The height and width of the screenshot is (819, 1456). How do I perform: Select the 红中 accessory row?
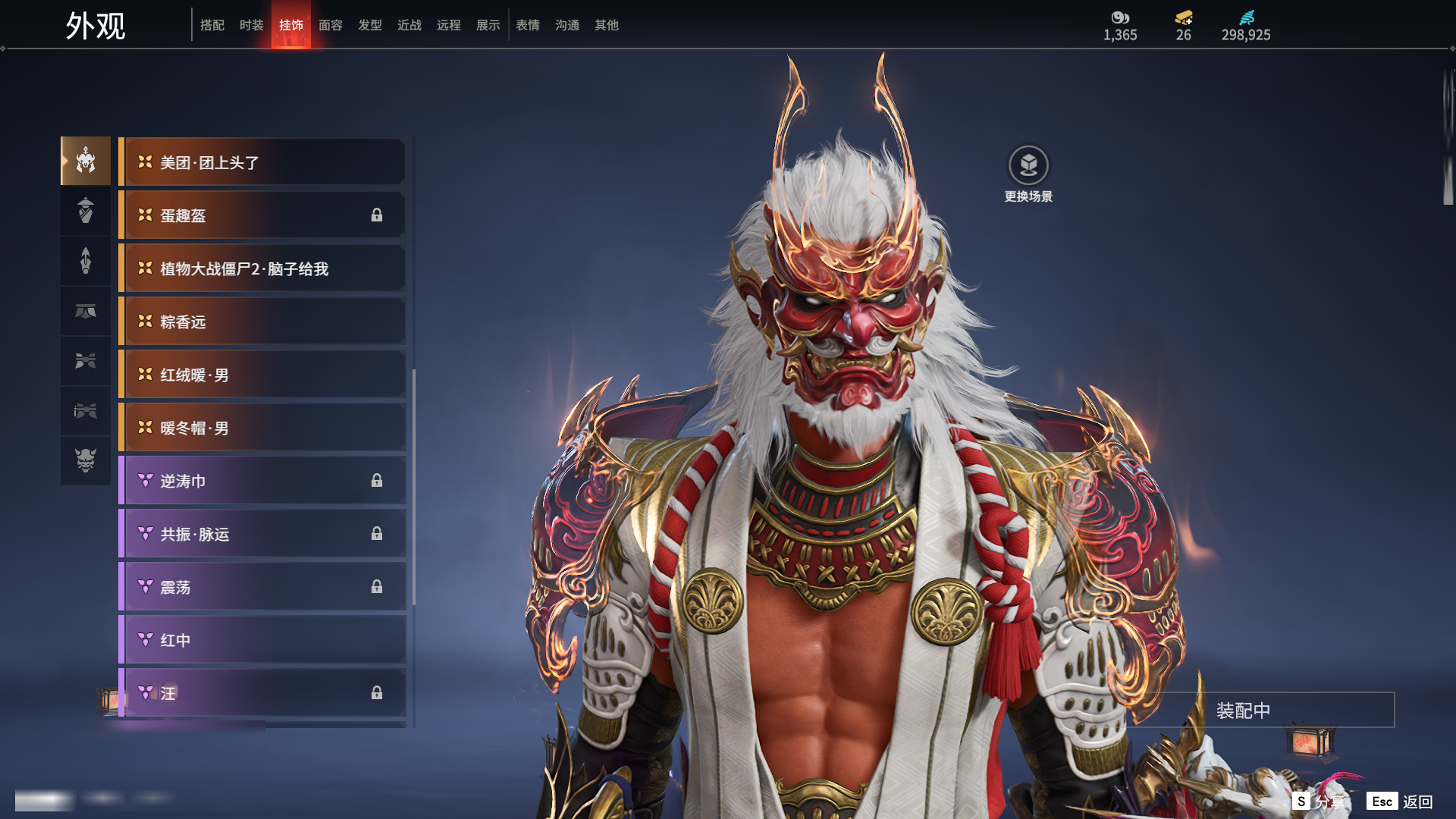pos(262,640)
